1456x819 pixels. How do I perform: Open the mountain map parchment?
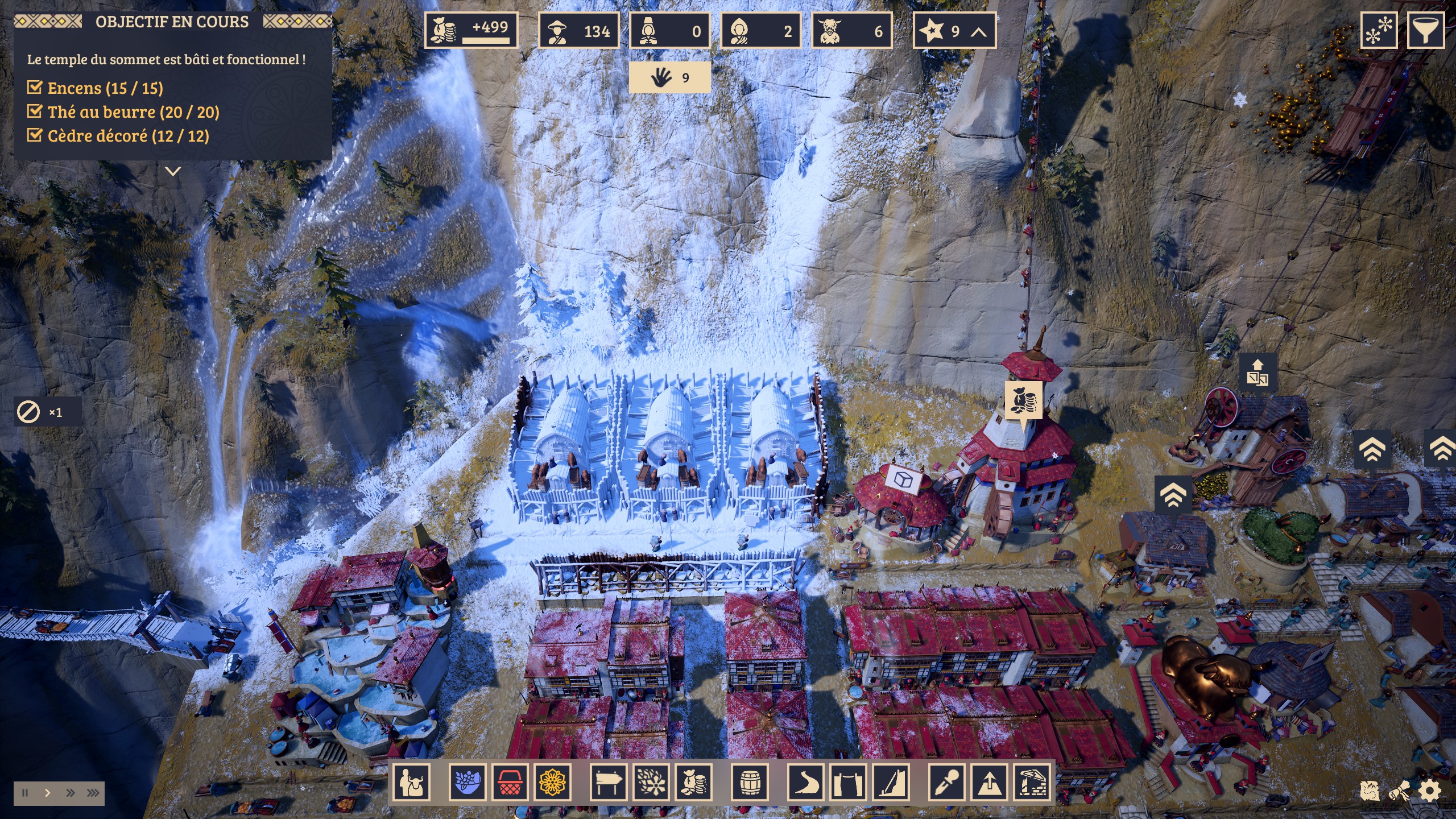click(x=1370, y=791)
